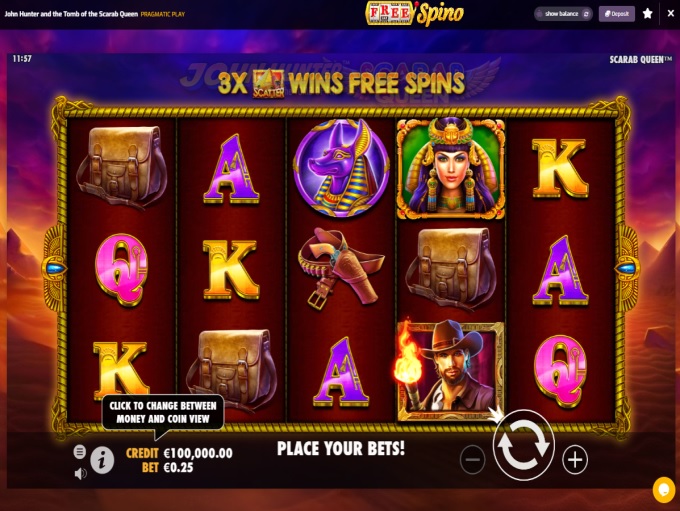This screenshot has width=680, height=511.
Task: Increase the bet with the plus button
Action: (x=575, y=459)
